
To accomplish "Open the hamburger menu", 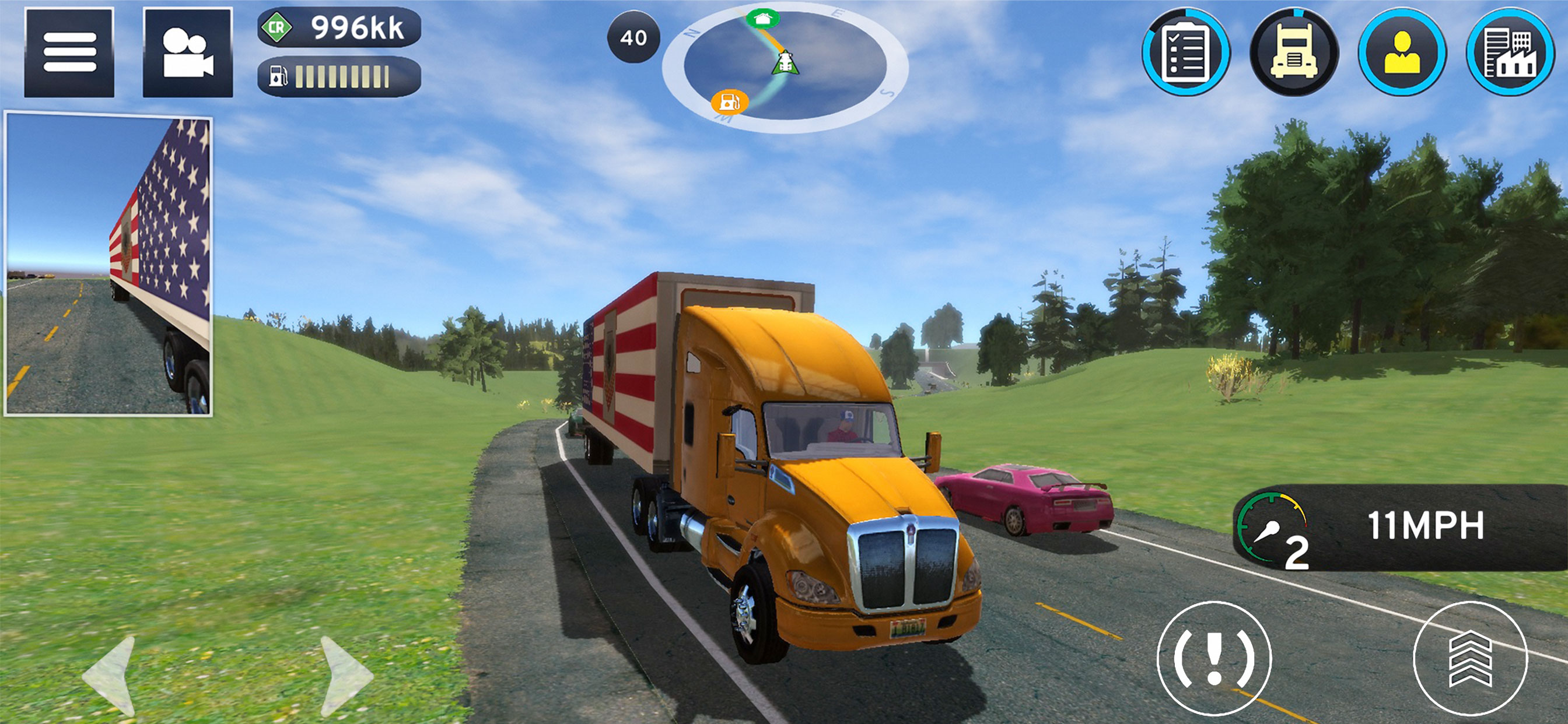I will pyautogui.click(x=69, y=52).
